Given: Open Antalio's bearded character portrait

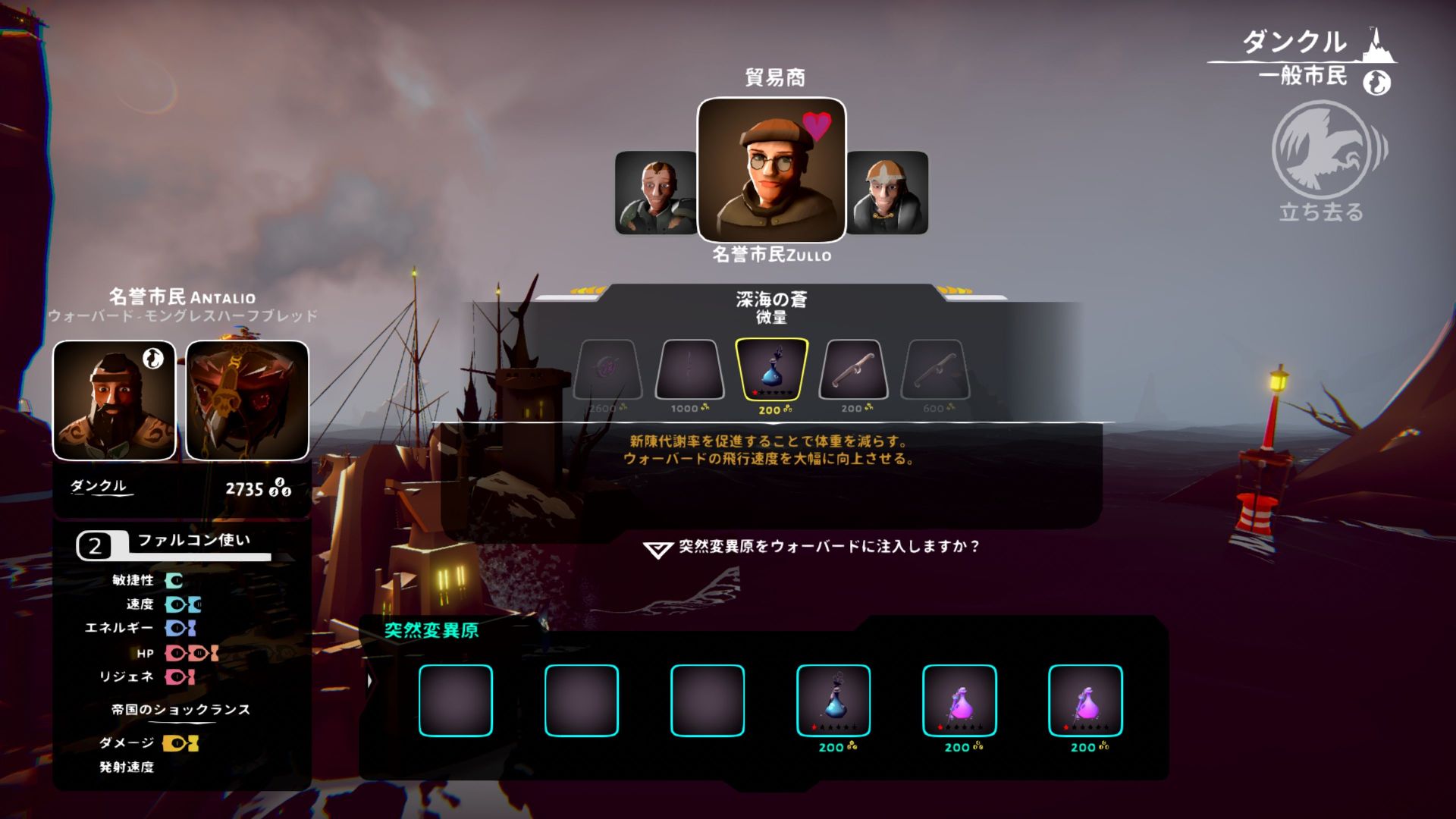Looking at the screenshot, I should (115, 400).
